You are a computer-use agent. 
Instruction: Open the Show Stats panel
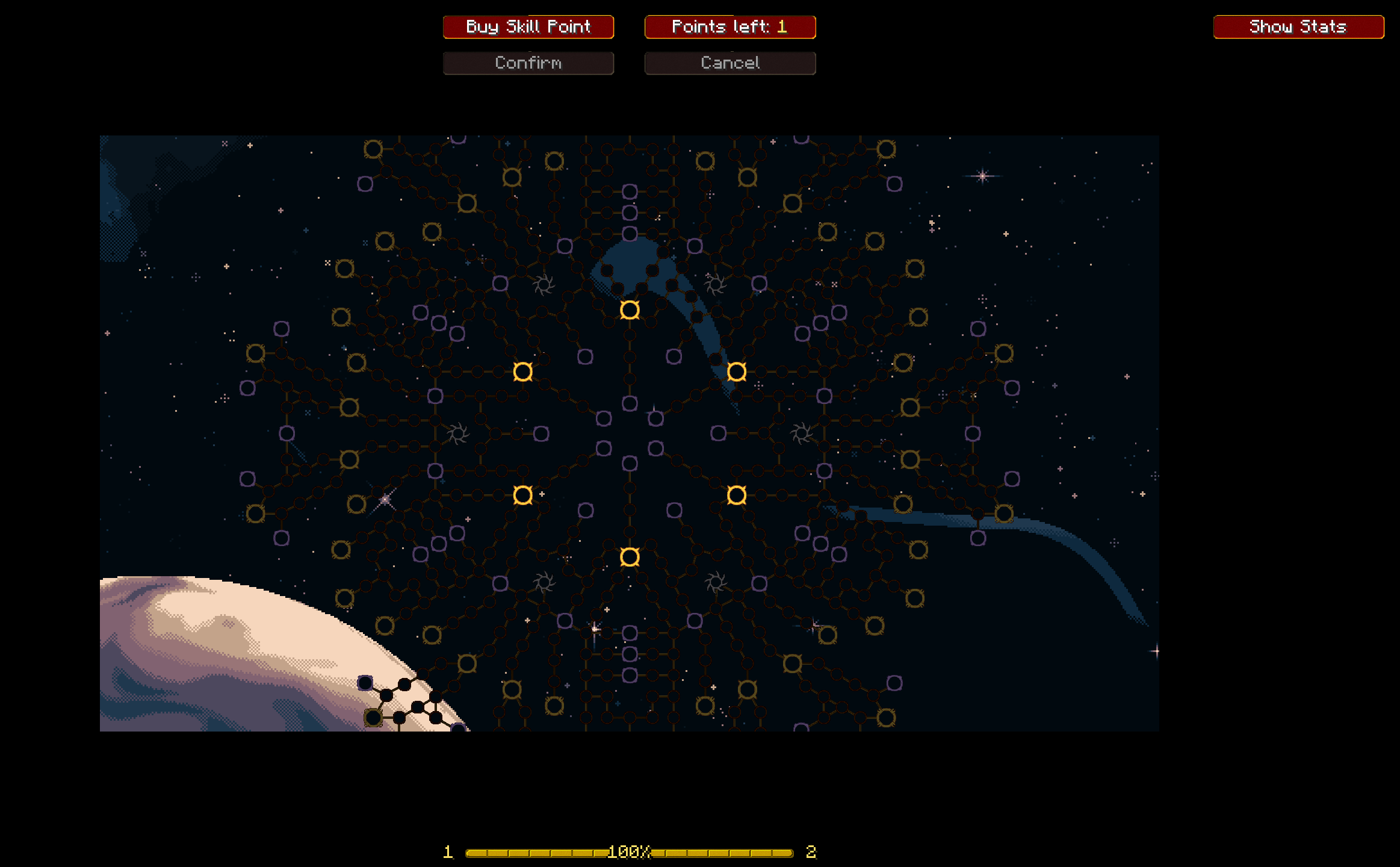[x=1298, y=26]
